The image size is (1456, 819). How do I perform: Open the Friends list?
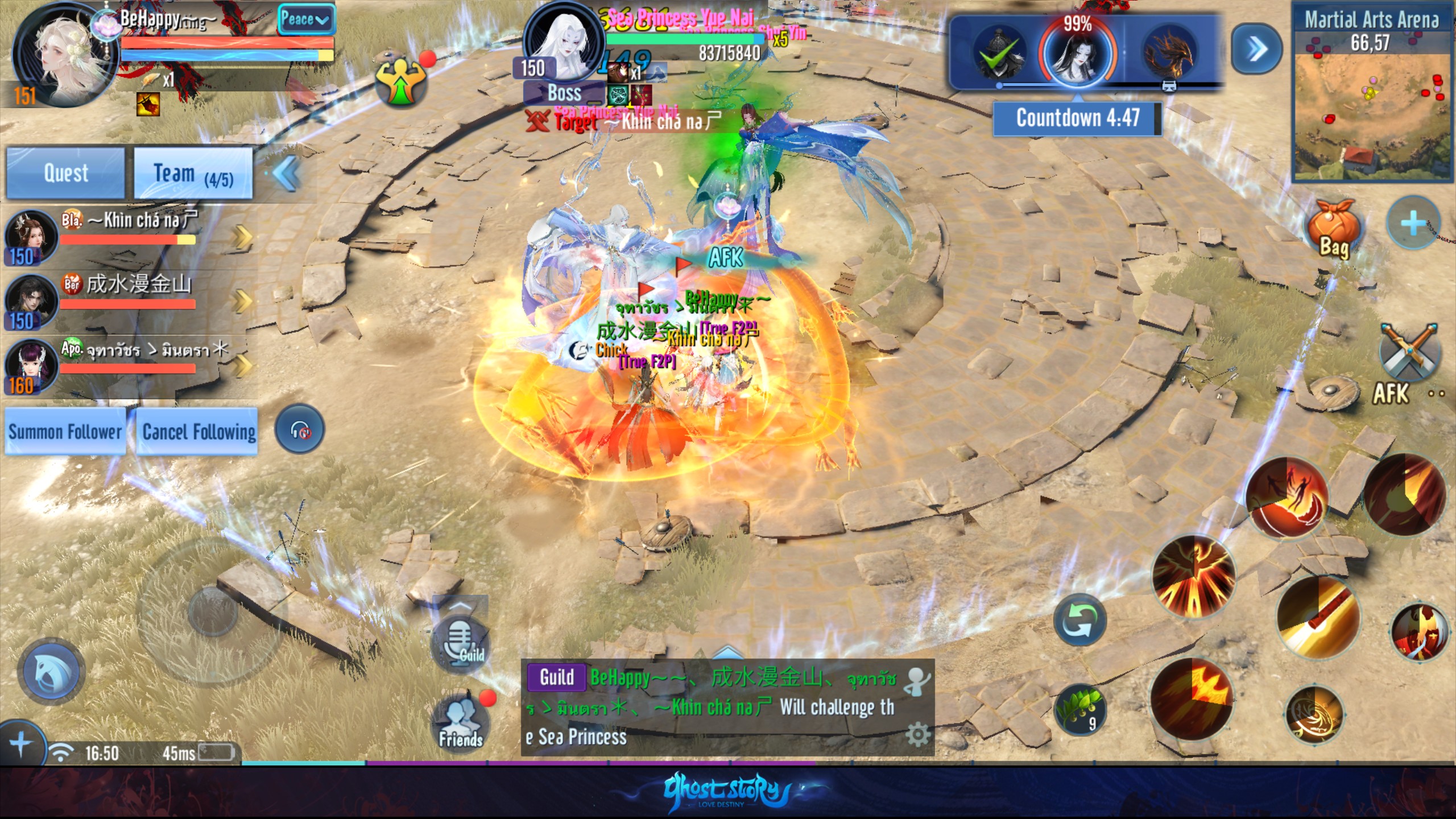[461, 723]
